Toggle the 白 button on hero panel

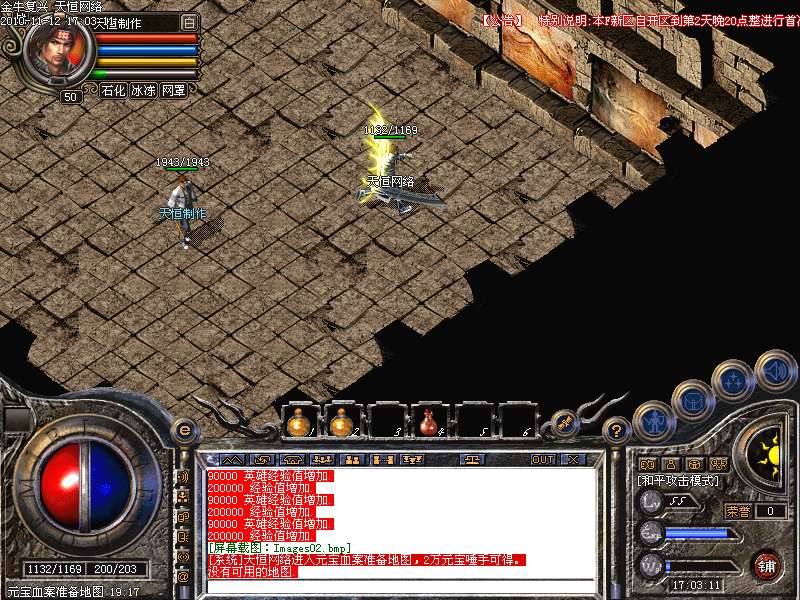[x=190, y=22]
